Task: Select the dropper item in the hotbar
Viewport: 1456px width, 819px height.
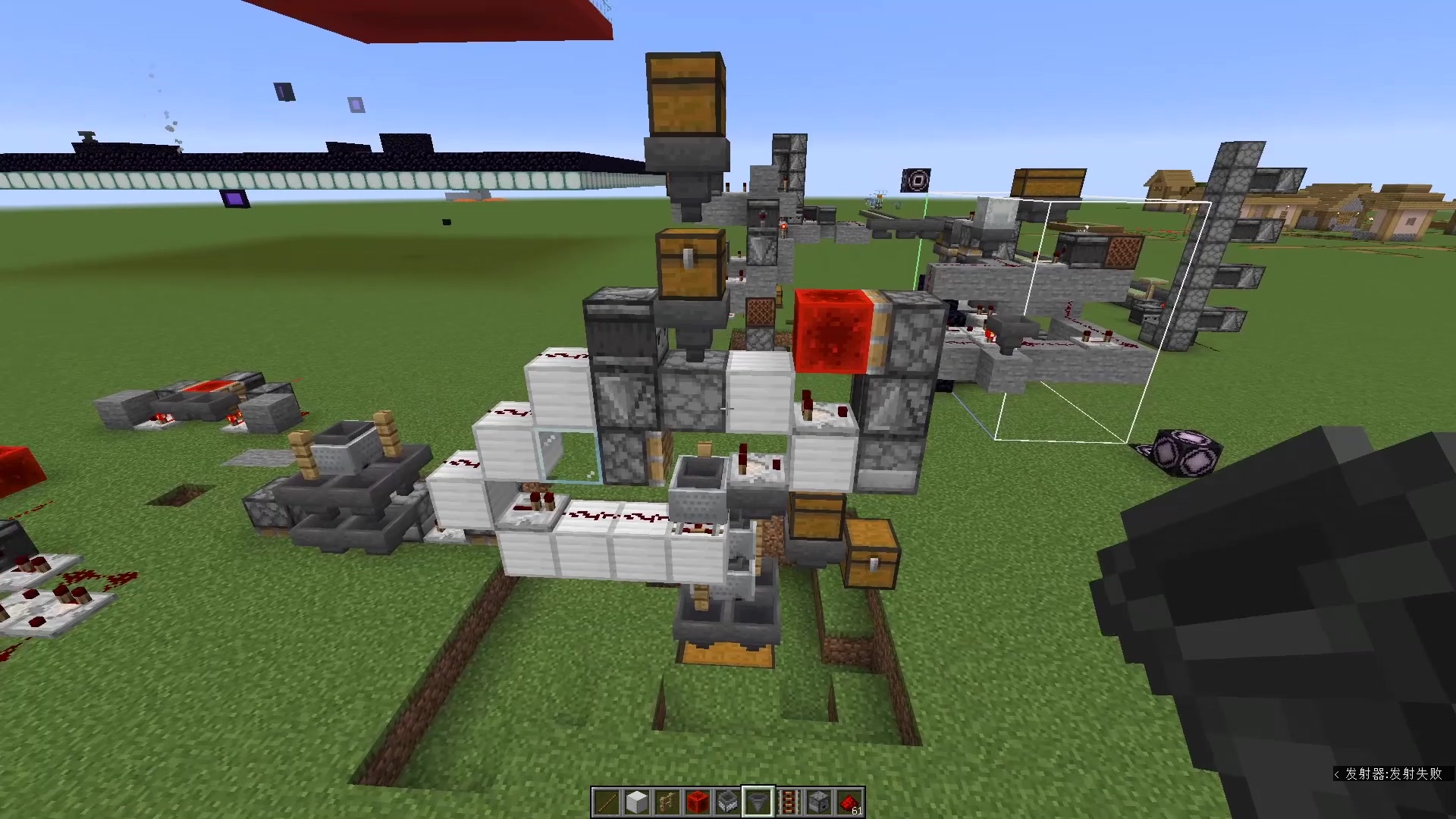Action: [x=818, y=798]
